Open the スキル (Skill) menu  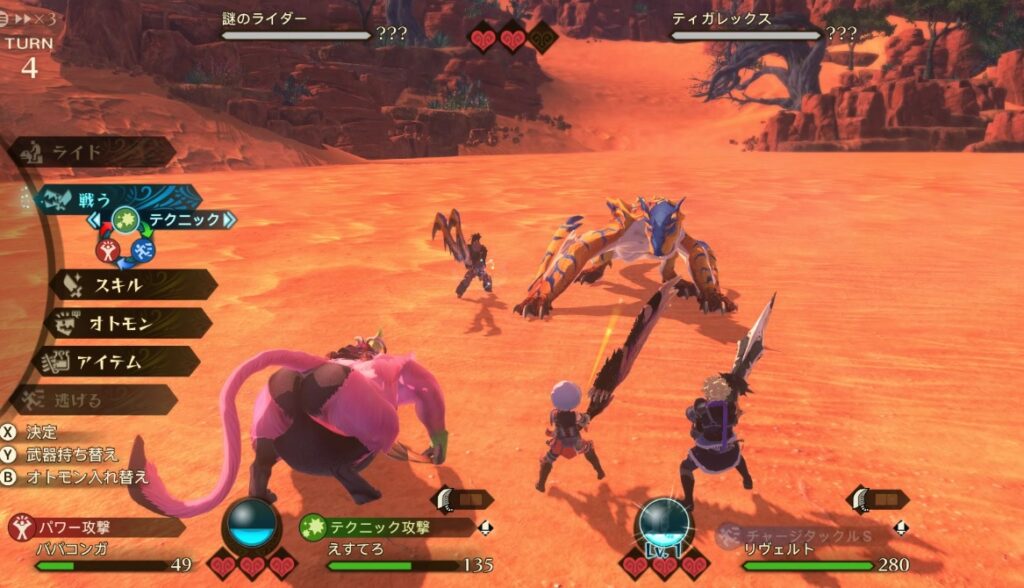point(132,285)
